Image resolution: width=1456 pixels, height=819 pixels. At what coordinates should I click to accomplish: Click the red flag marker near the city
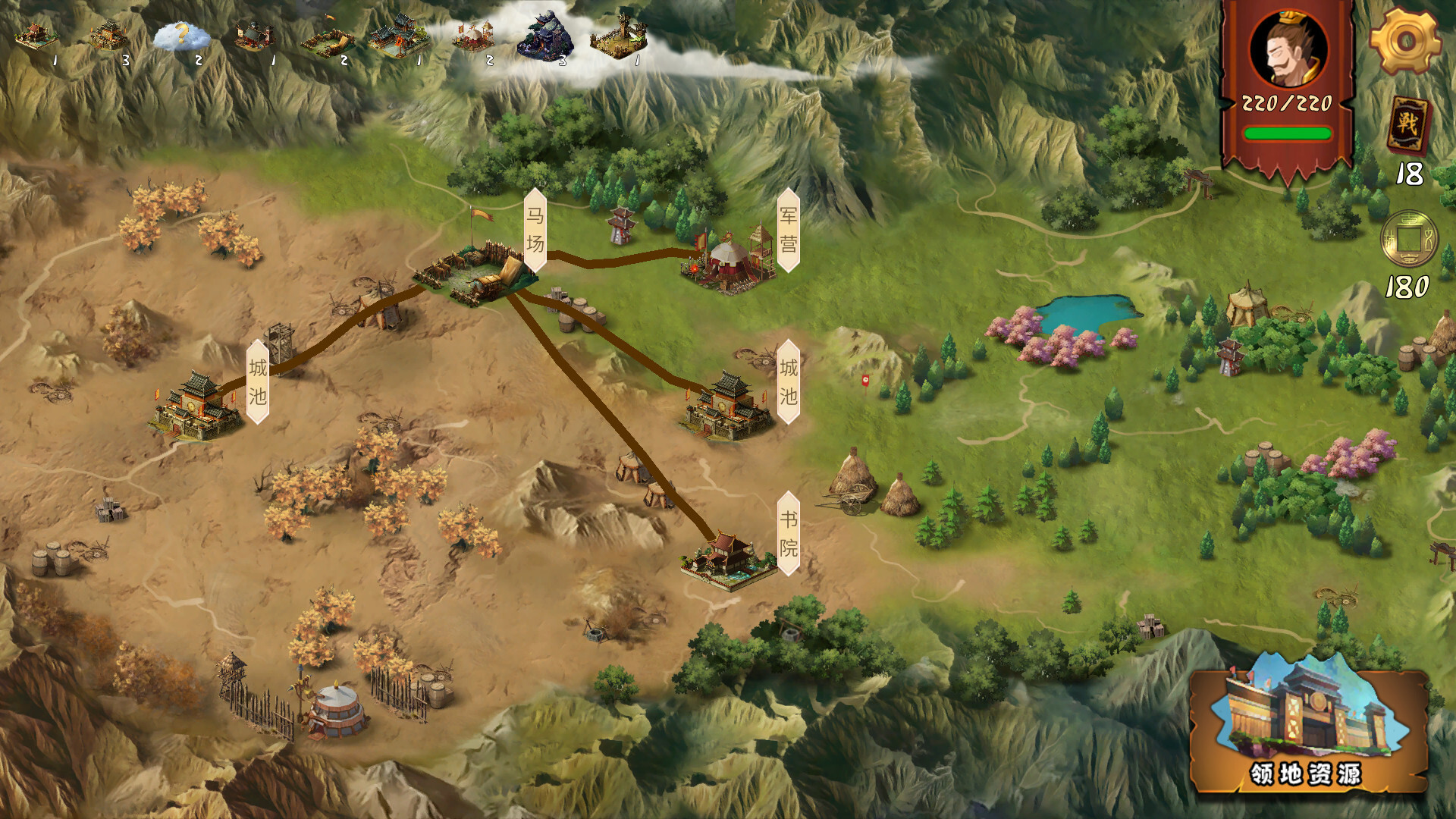tap(864, 381)
